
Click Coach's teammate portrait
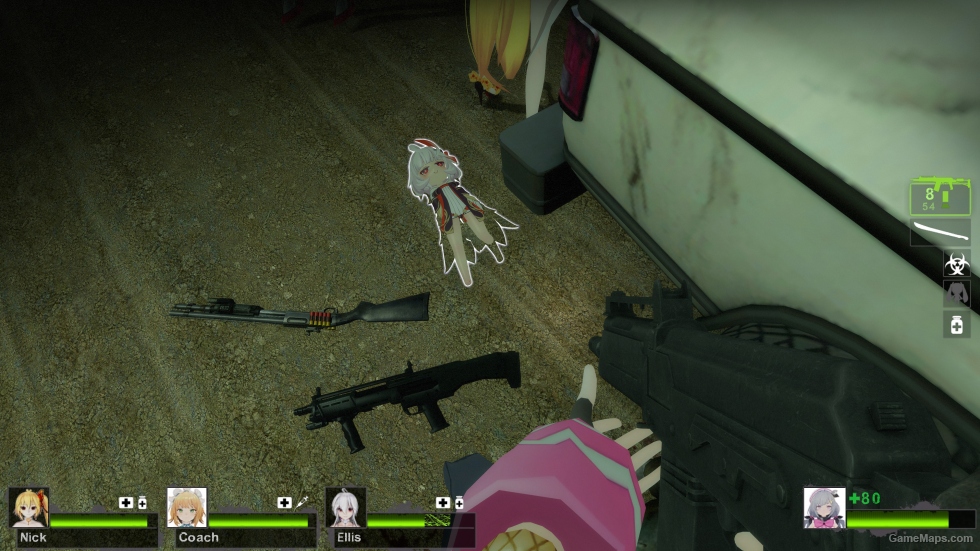pos(187,507)
